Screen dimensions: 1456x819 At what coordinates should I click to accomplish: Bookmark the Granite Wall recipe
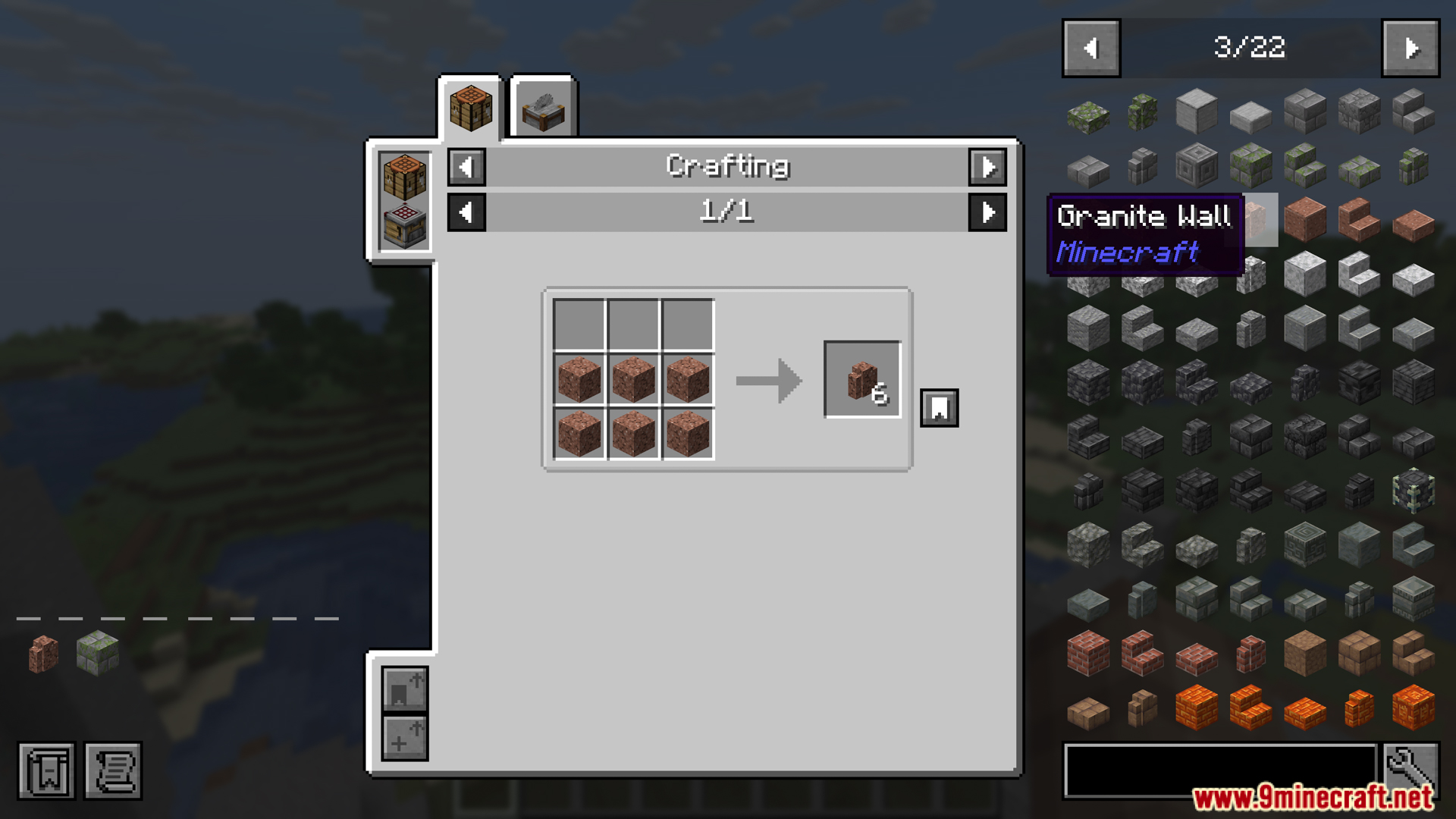pos(939,407)
